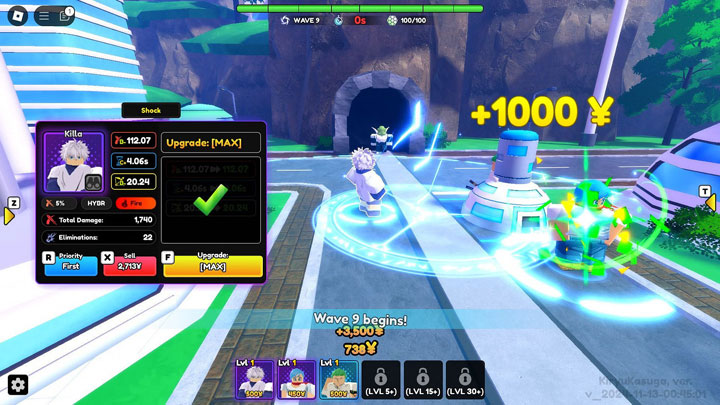
Task: Click the locked LVL 15+ slot
Action: pos(424,380)
